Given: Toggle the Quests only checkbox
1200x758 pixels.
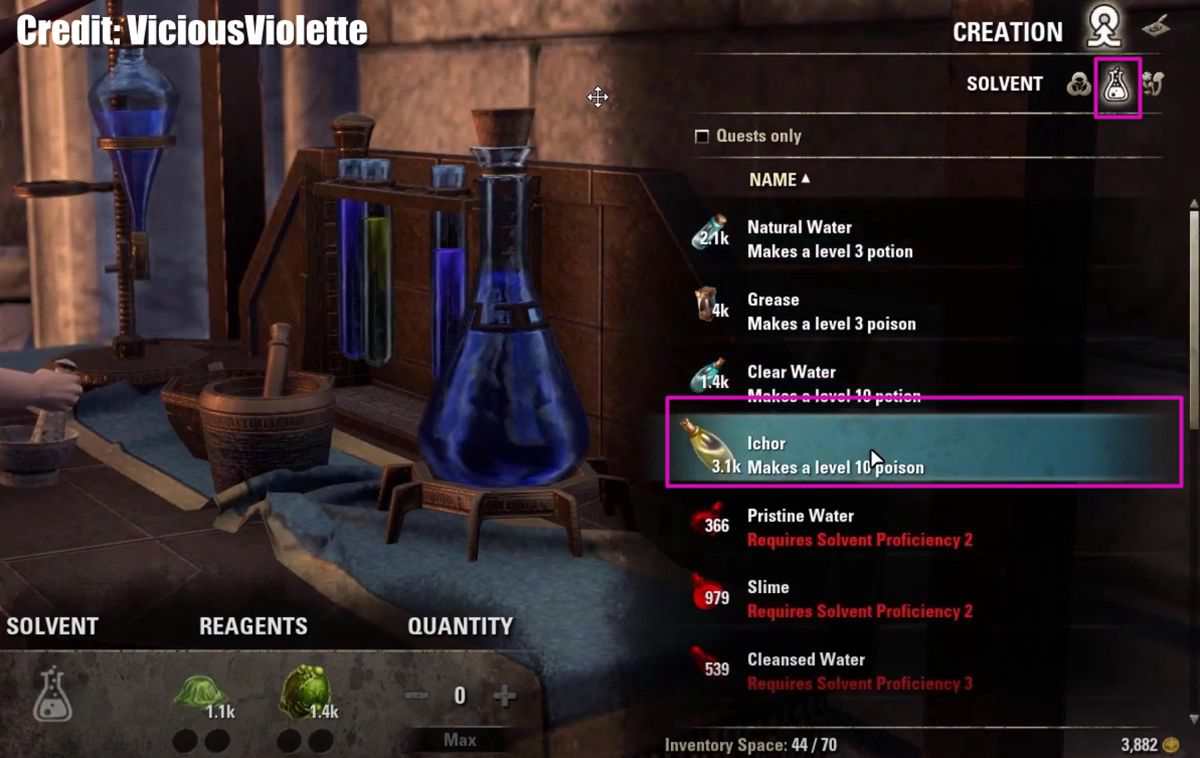Looking at the screenshot, I should click(702, 136).
